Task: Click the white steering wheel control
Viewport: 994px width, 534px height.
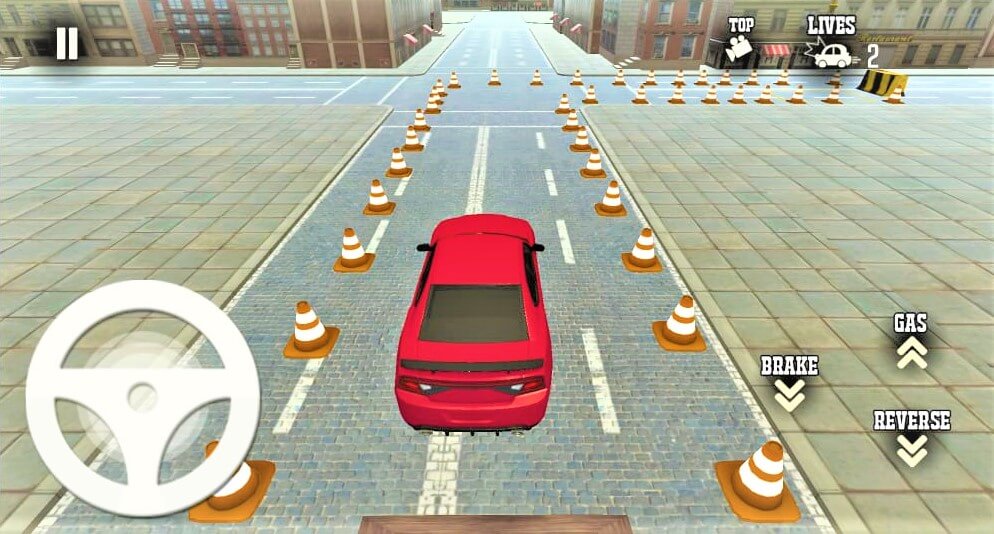Action: 142,397
